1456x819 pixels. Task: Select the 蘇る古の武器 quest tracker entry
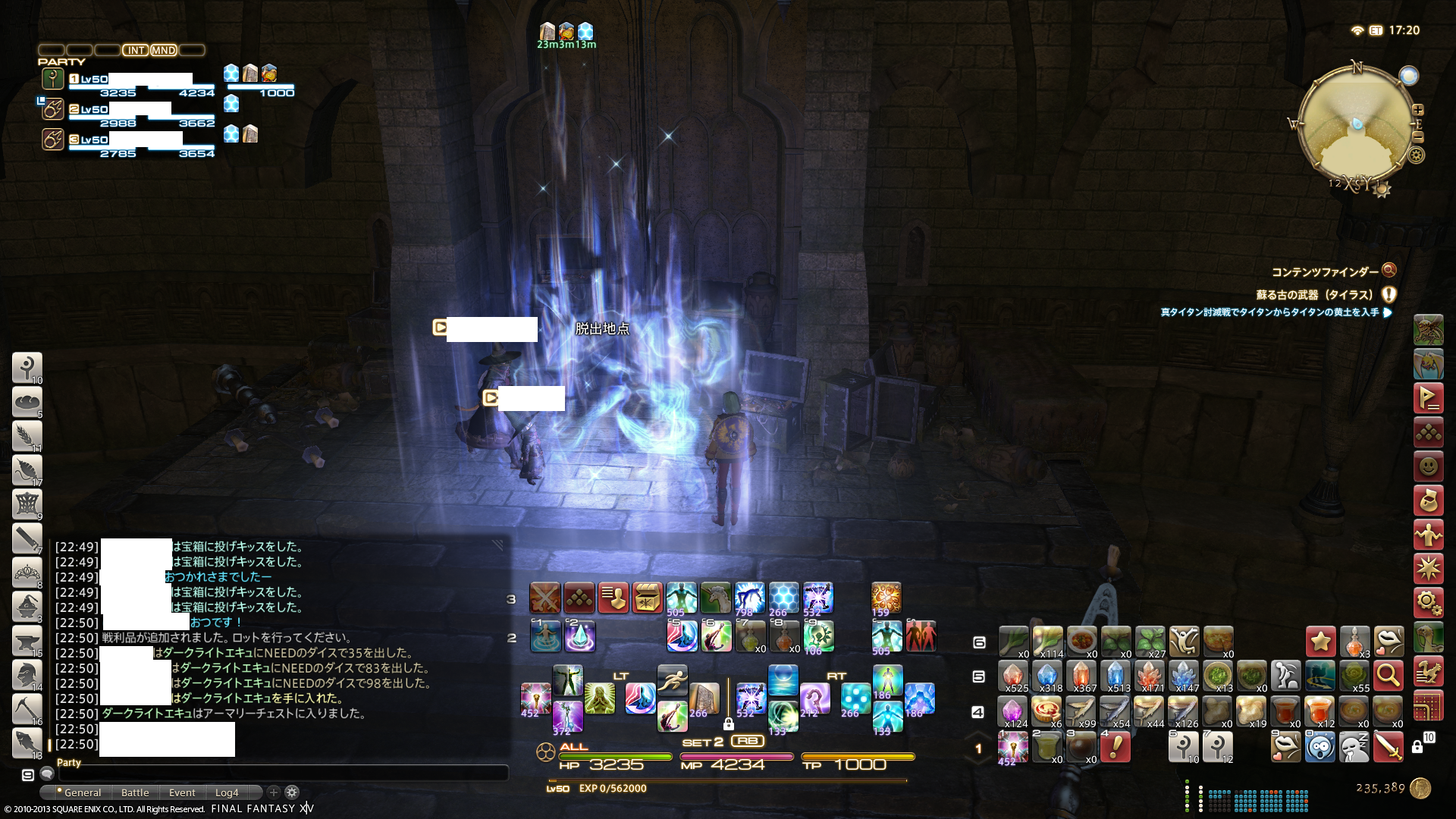1314,295
